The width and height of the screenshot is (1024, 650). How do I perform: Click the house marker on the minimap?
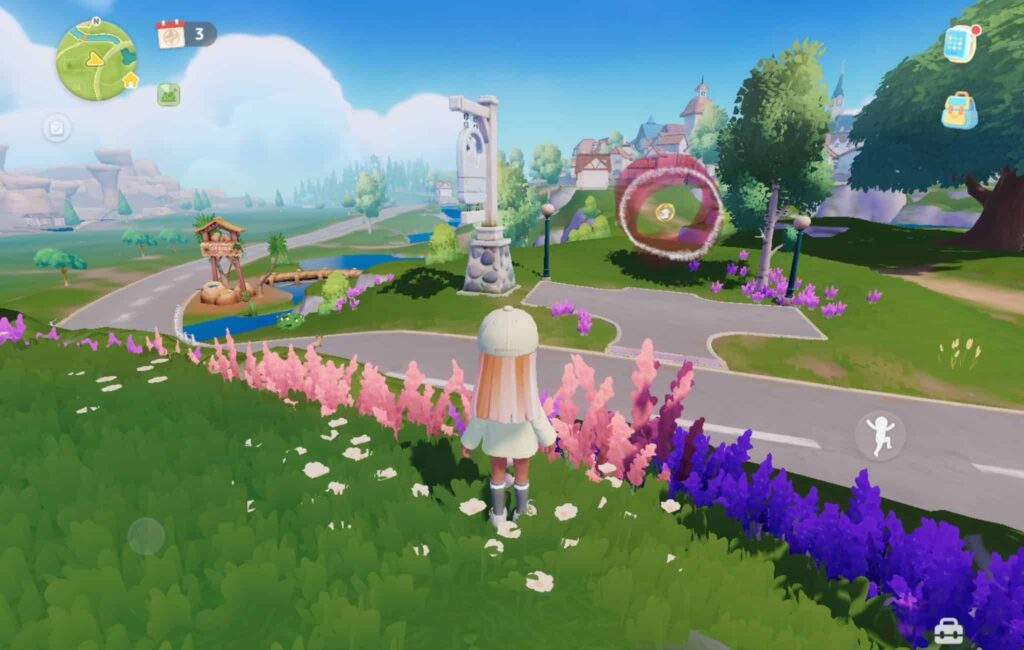130,80
